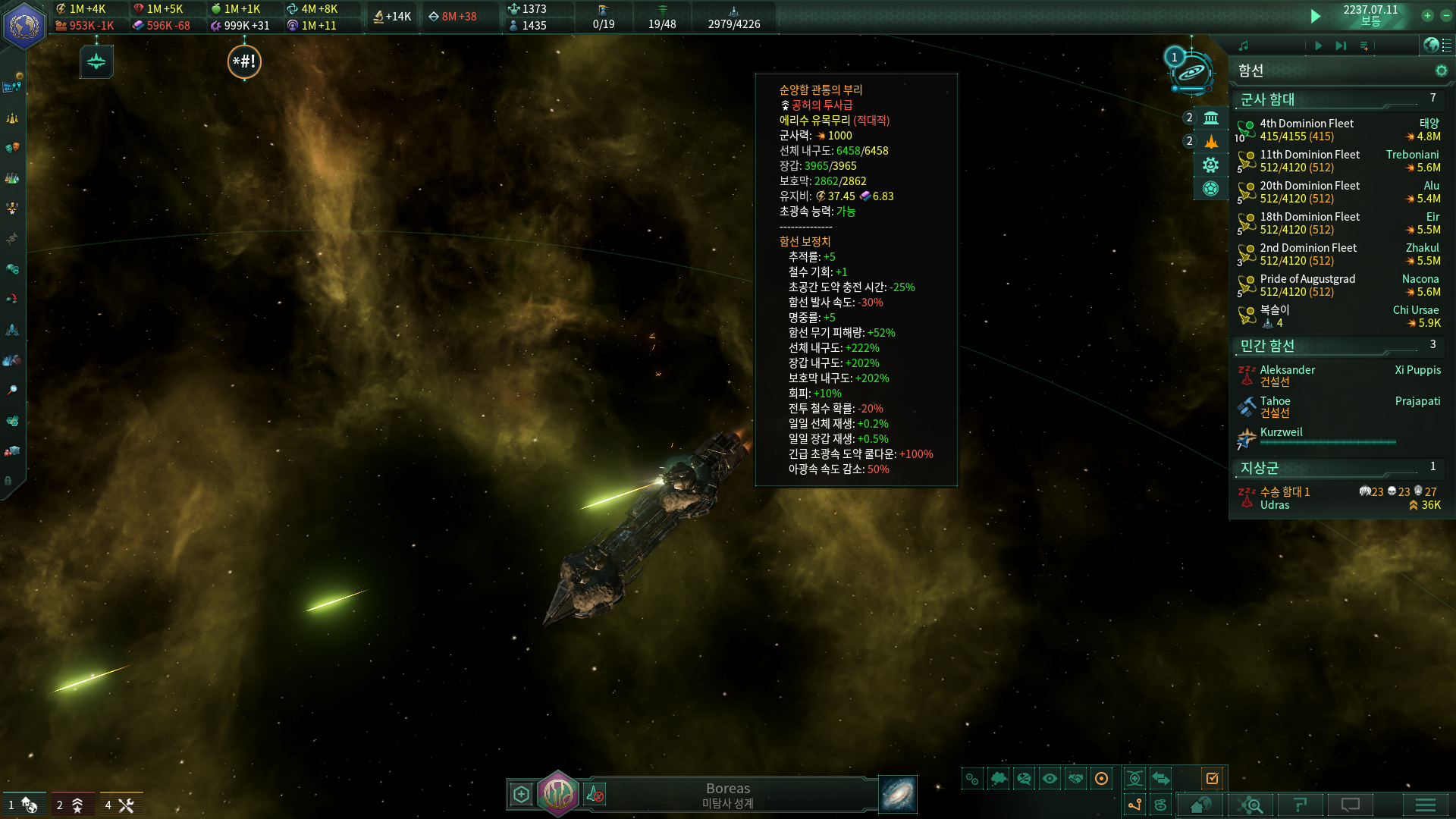The height and width of the screenshot is (819, 1456).
Task: Increase game speed with the plus button
Action: 1427,15
